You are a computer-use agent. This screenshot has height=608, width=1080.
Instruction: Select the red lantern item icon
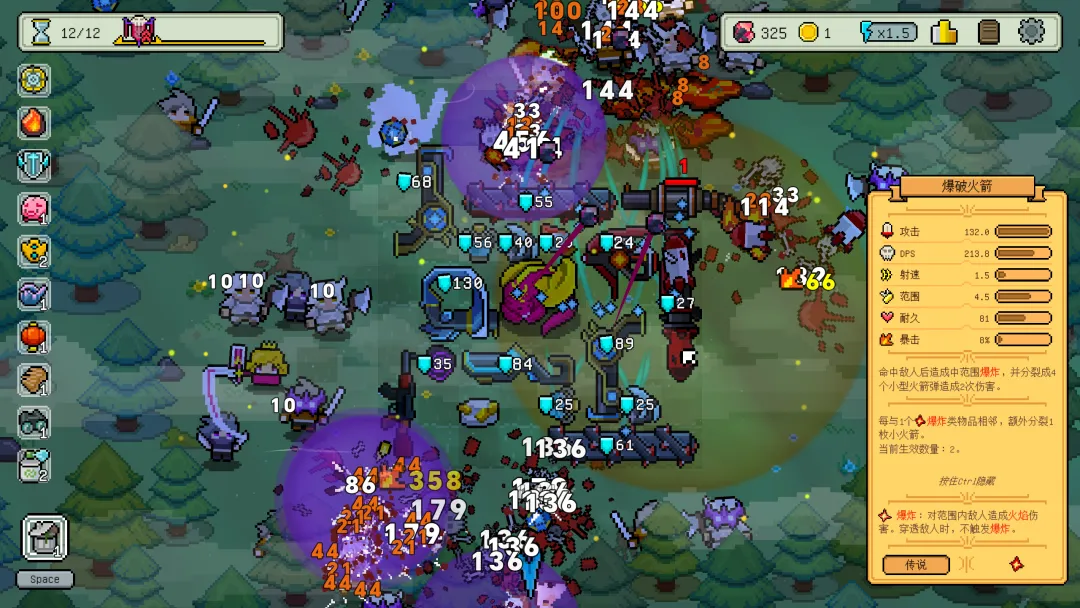34,337
